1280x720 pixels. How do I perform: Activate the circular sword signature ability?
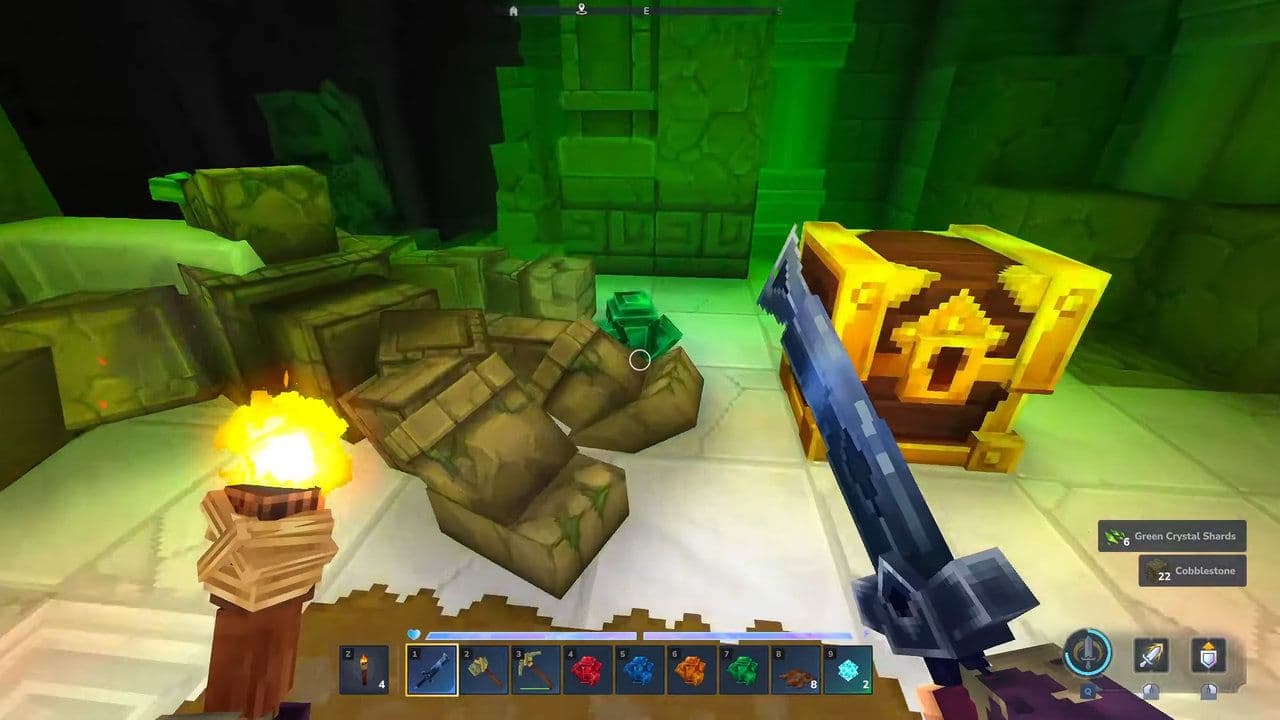pos(1087,654)
